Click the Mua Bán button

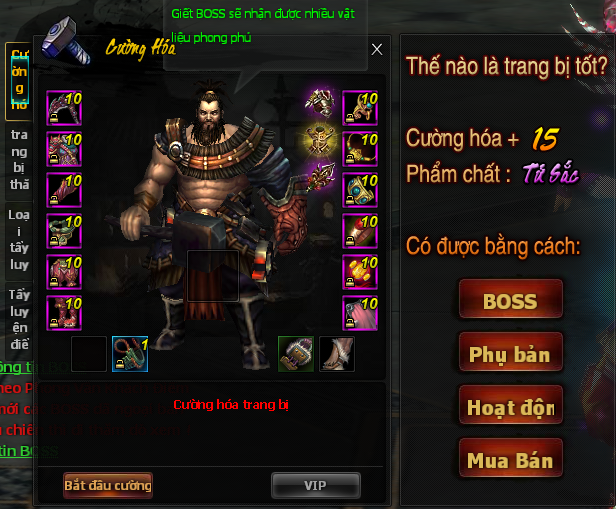pos(510,460)
